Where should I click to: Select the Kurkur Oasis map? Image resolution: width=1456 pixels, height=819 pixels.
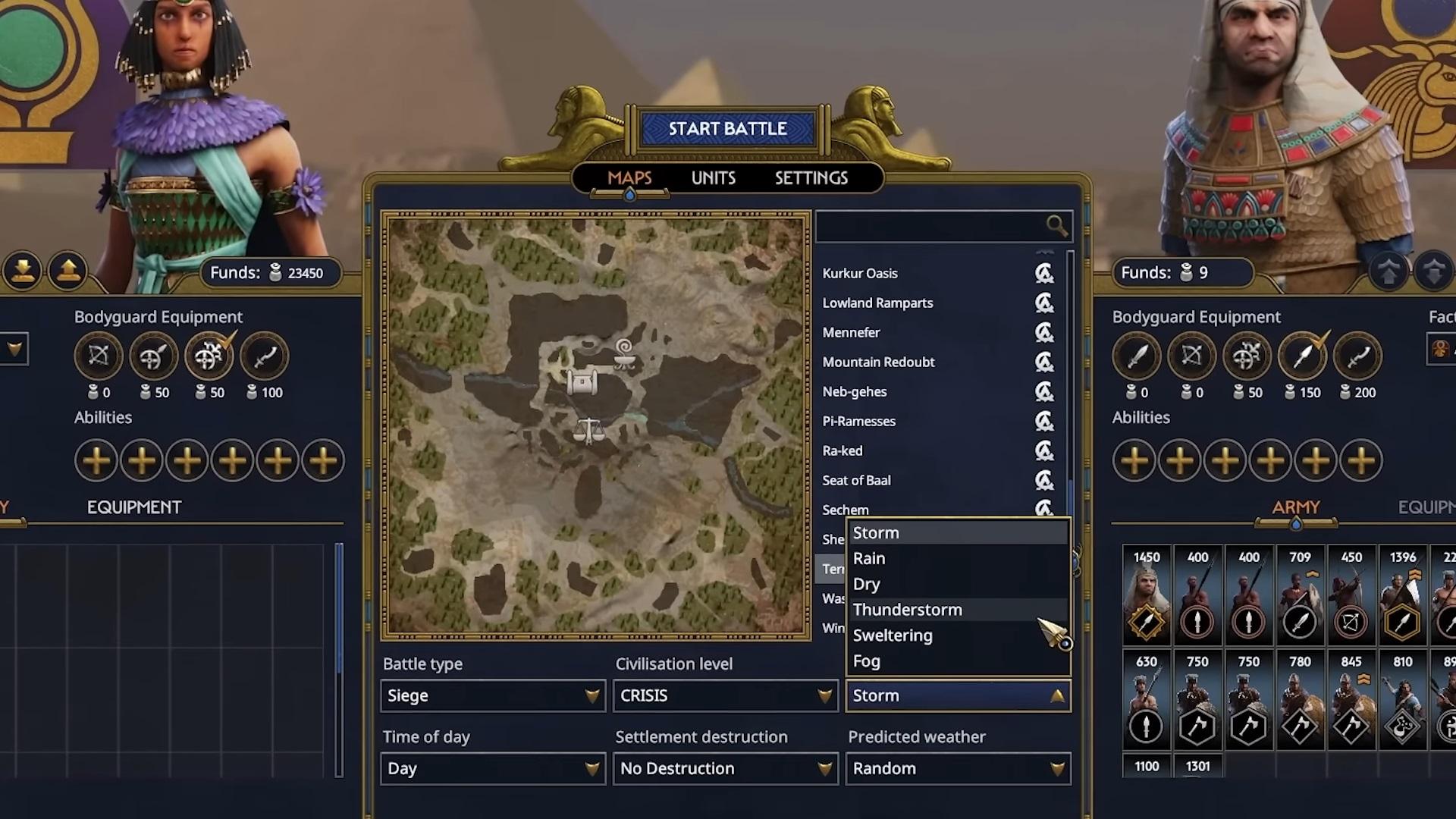(x=860, y=274)
